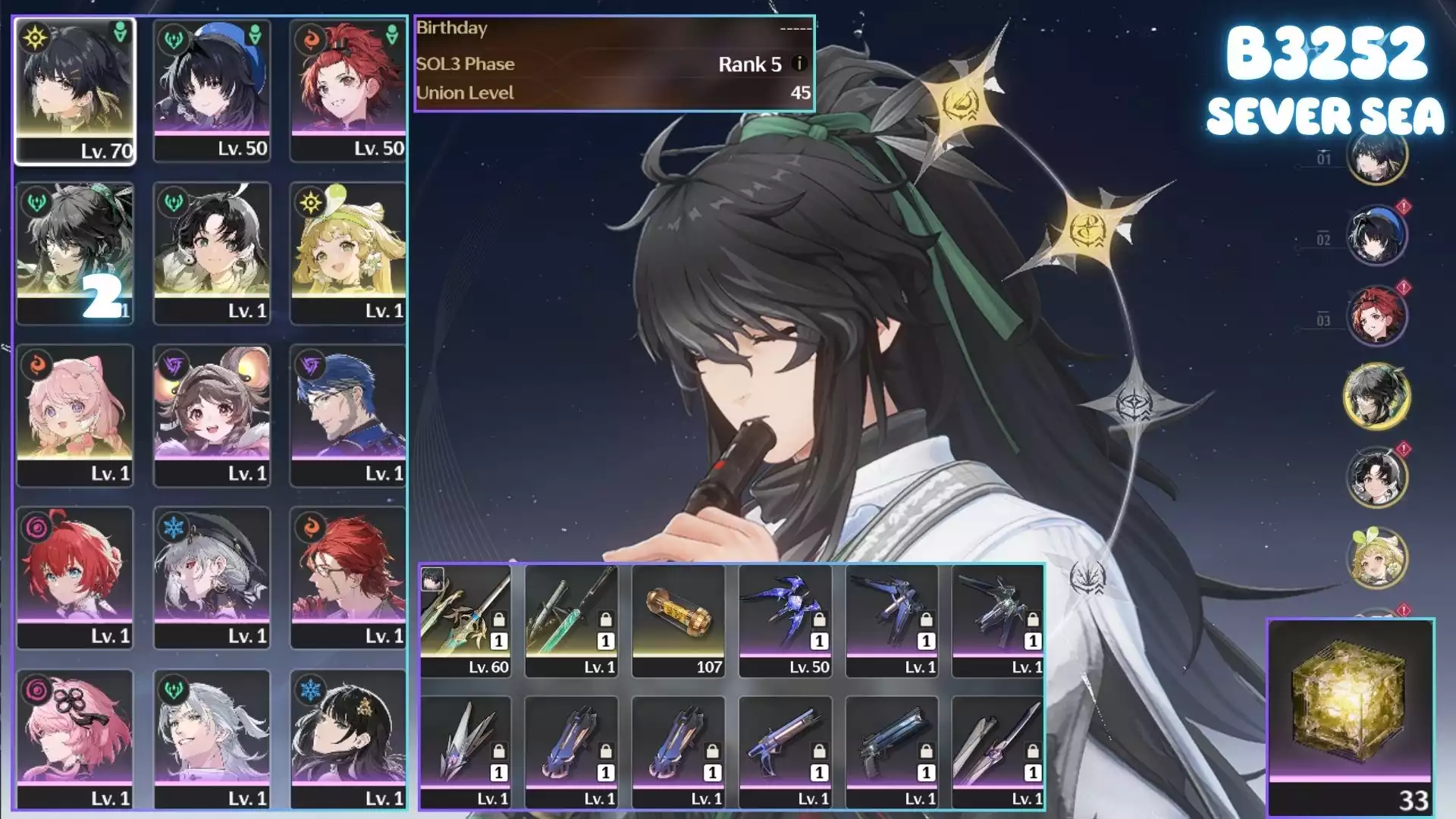Screen dimensions: 1456x819
Task: Pick the blonde character with the leaf hat
Action: click(x=348, y=253)
